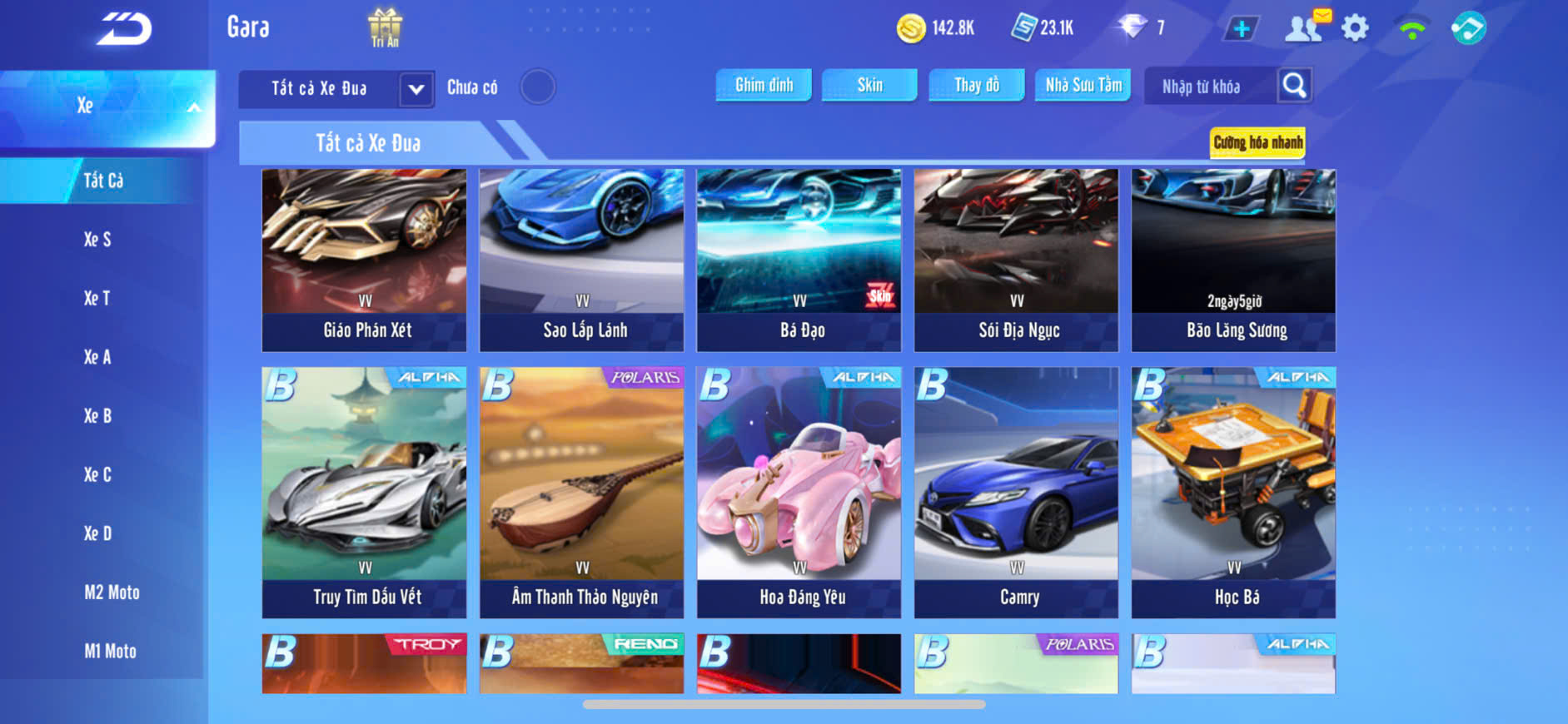Activate the Cường hóa nhanh button

point(1257,142)
